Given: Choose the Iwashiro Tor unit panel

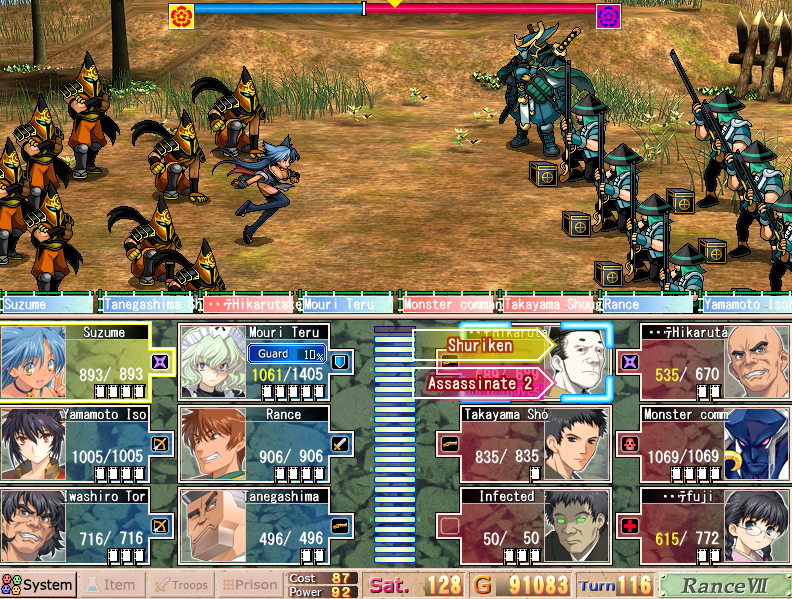Looking at the screenshot, I should tap(88, 526).
